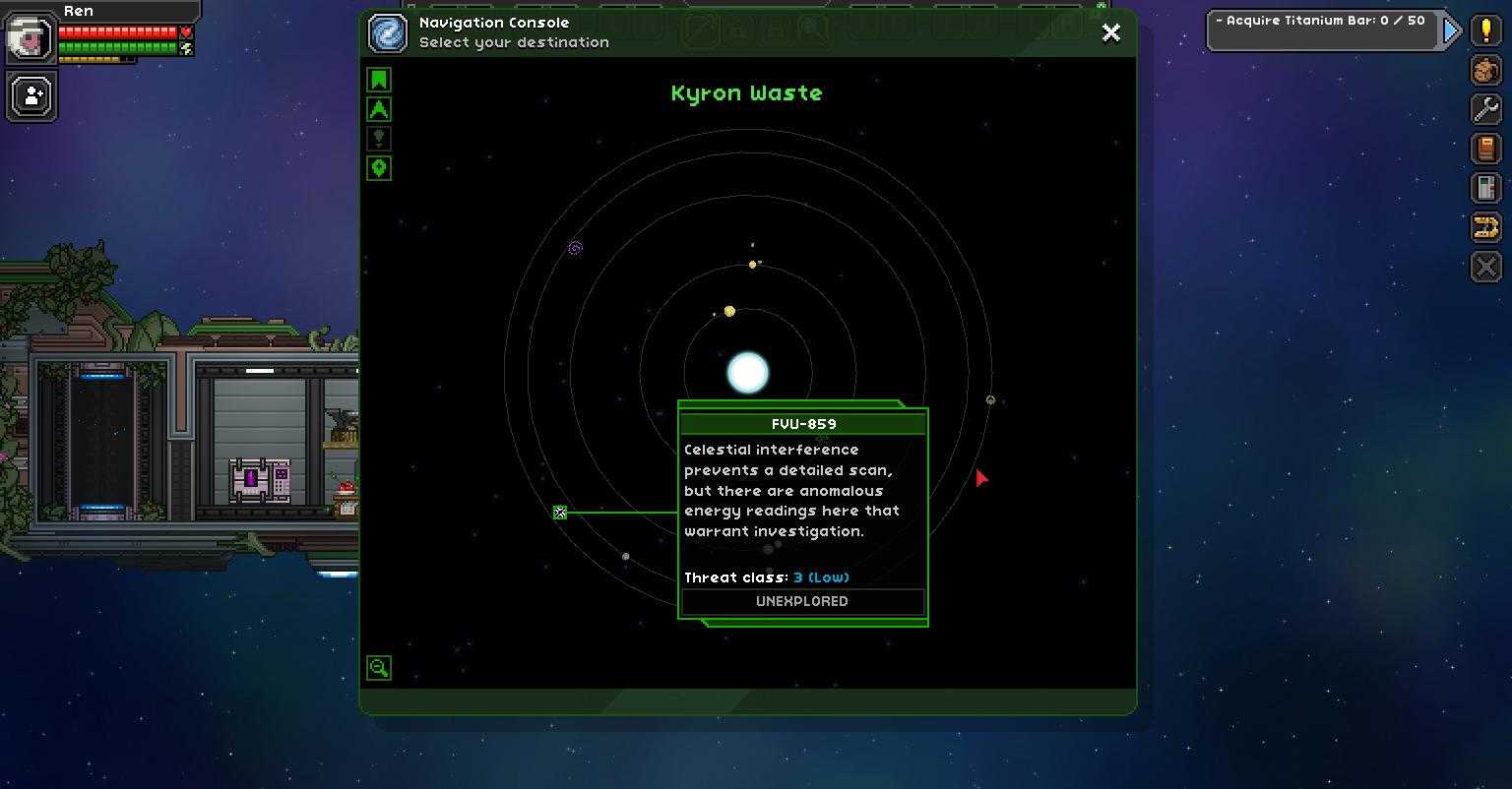Choose the white star at system center
Screen dimensions: 1512x789
pos(747,373)
